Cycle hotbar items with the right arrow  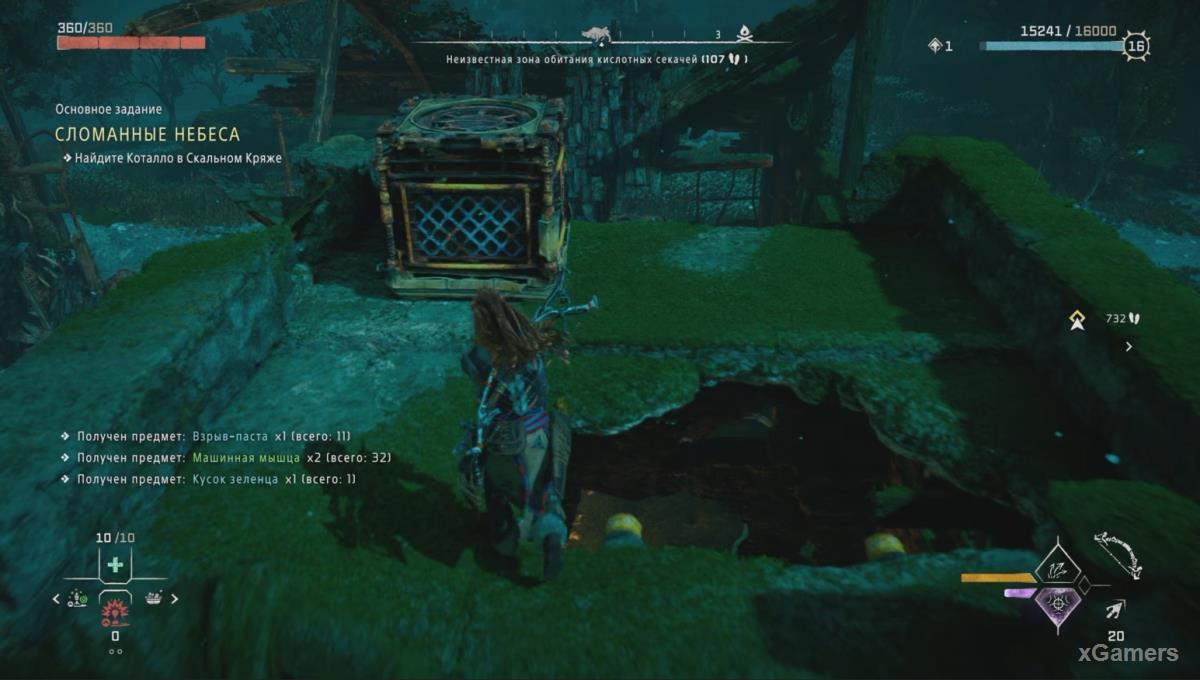(174, 599)
